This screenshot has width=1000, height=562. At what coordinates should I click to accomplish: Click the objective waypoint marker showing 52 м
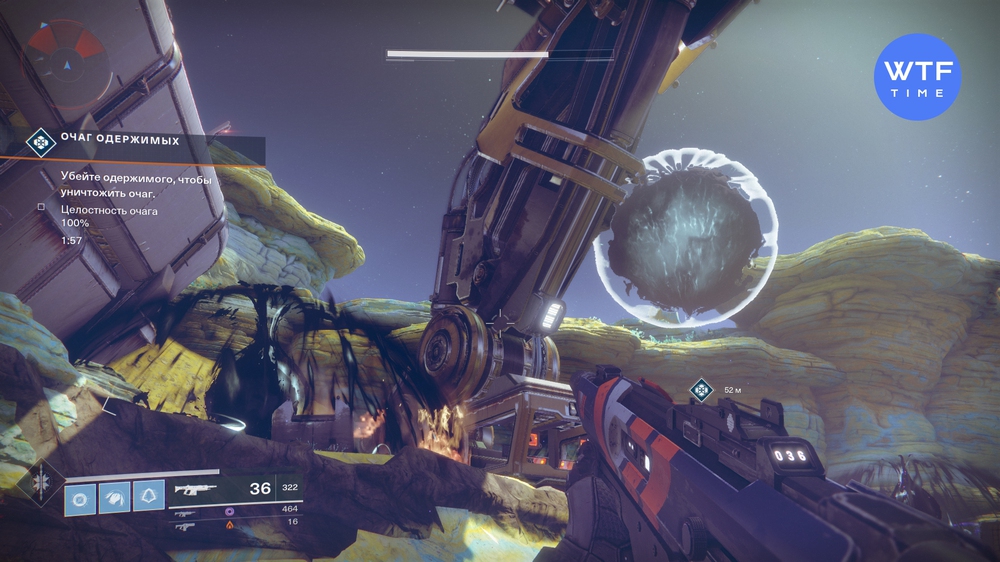click(x=702, y=389)
